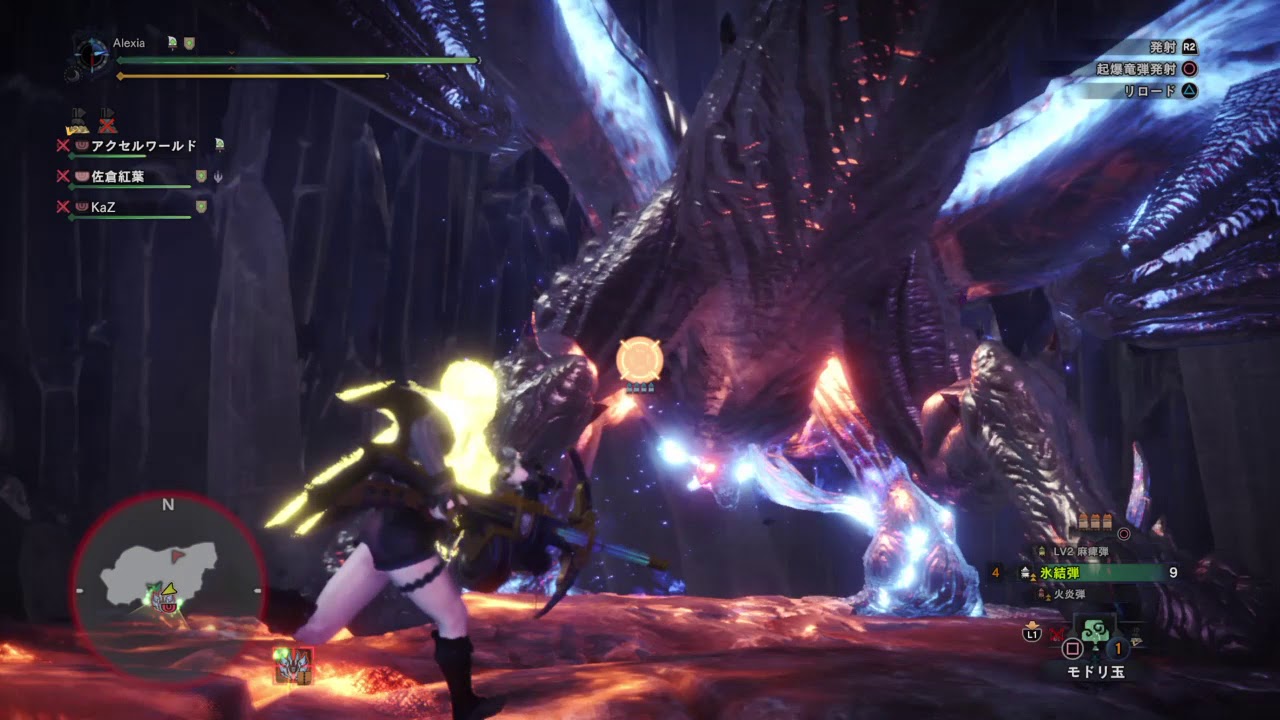Select party member アクセルワールド

[143, 146]
